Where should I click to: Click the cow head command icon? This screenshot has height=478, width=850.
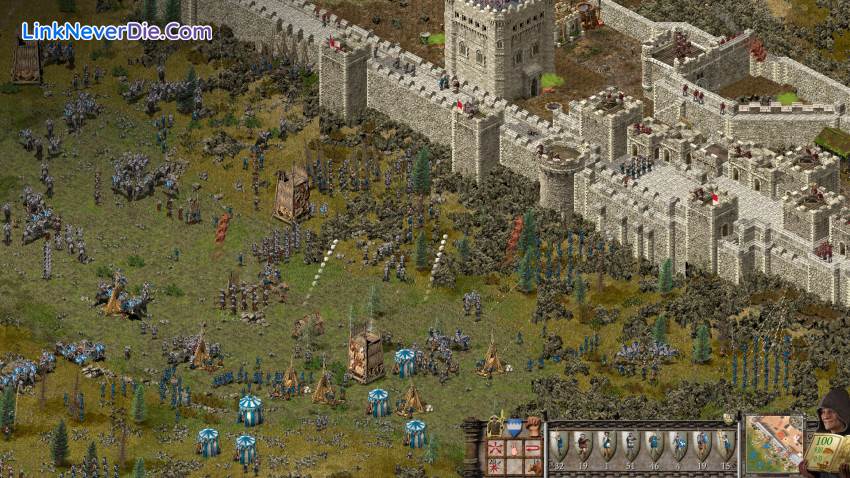(533, 466)
